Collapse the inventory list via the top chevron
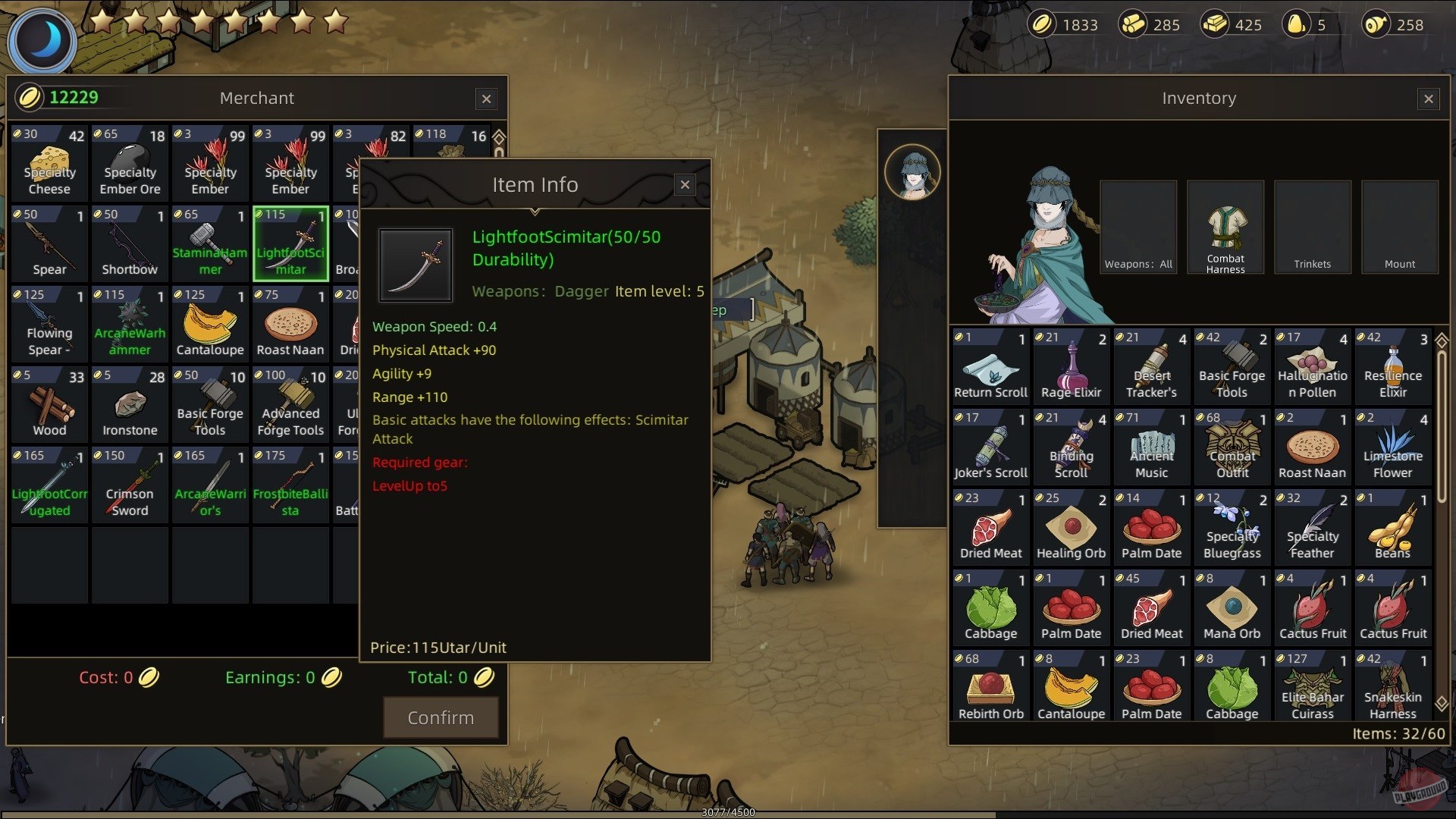 click(x=1442, y=342)
